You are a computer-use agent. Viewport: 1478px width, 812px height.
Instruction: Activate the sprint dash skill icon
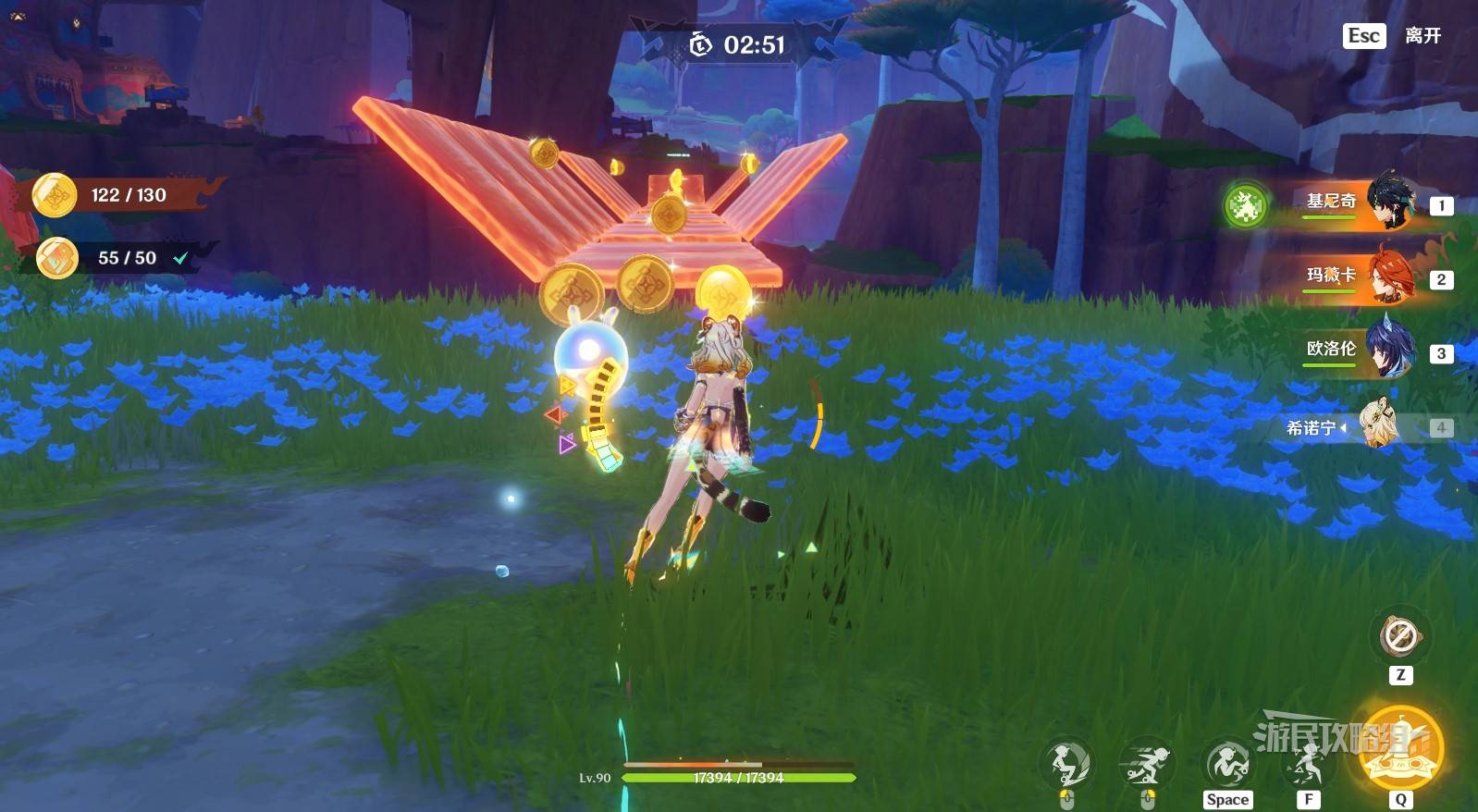(x=1146, y=764)
